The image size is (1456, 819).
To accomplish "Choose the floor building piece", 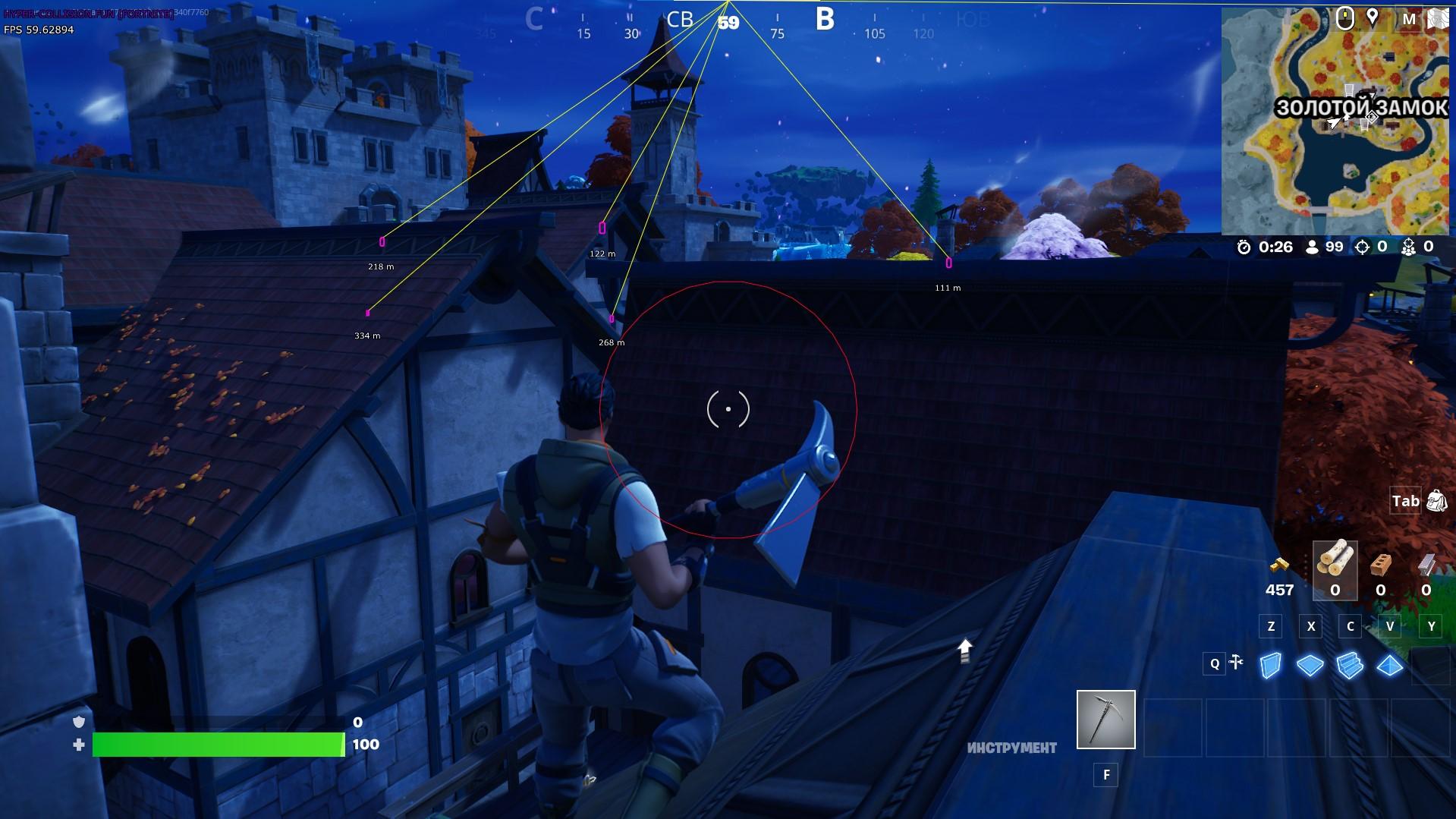I will 1310,666.
